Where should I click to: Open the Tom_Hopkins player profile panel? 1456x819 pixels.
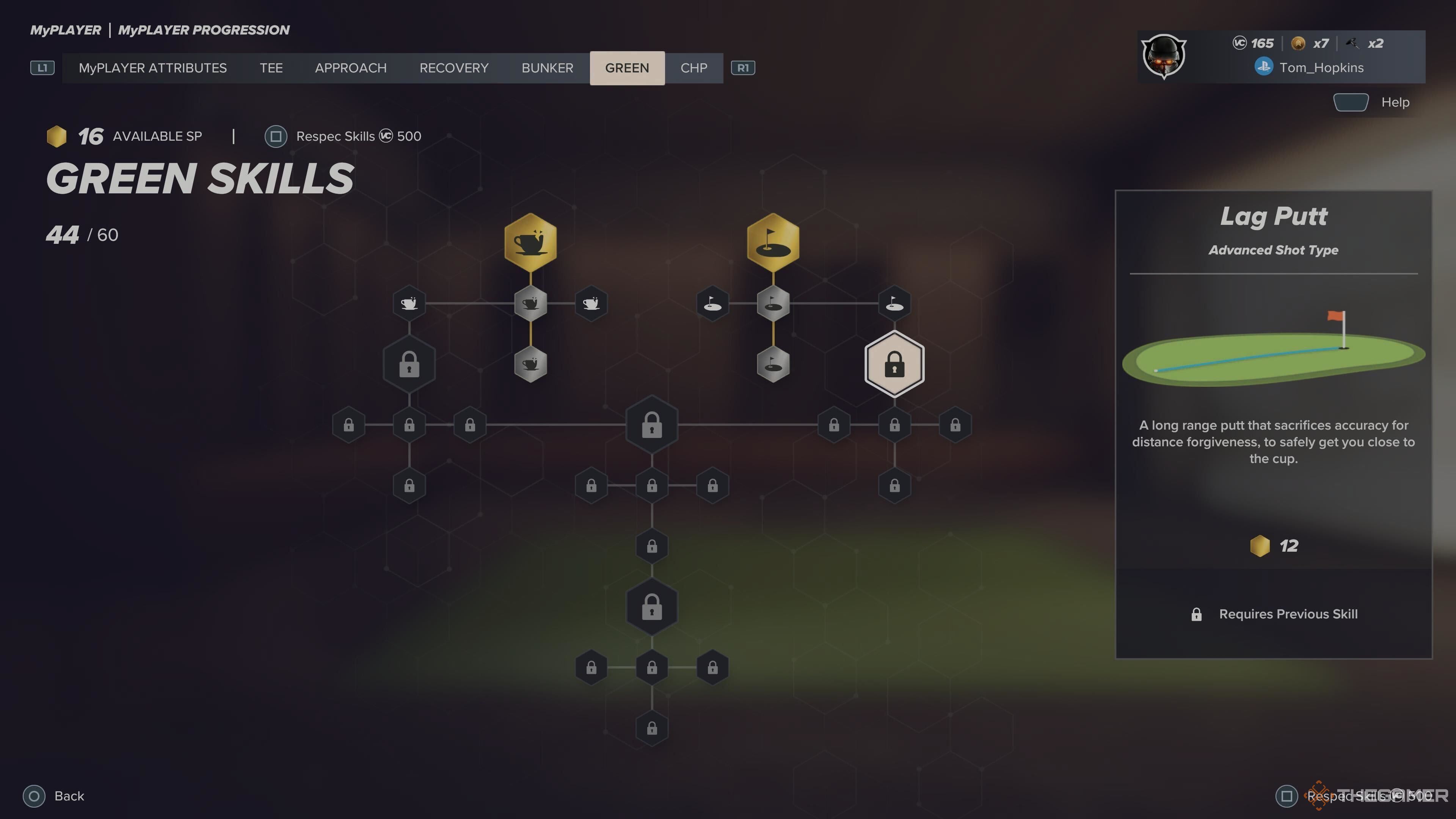[1320, 68]
